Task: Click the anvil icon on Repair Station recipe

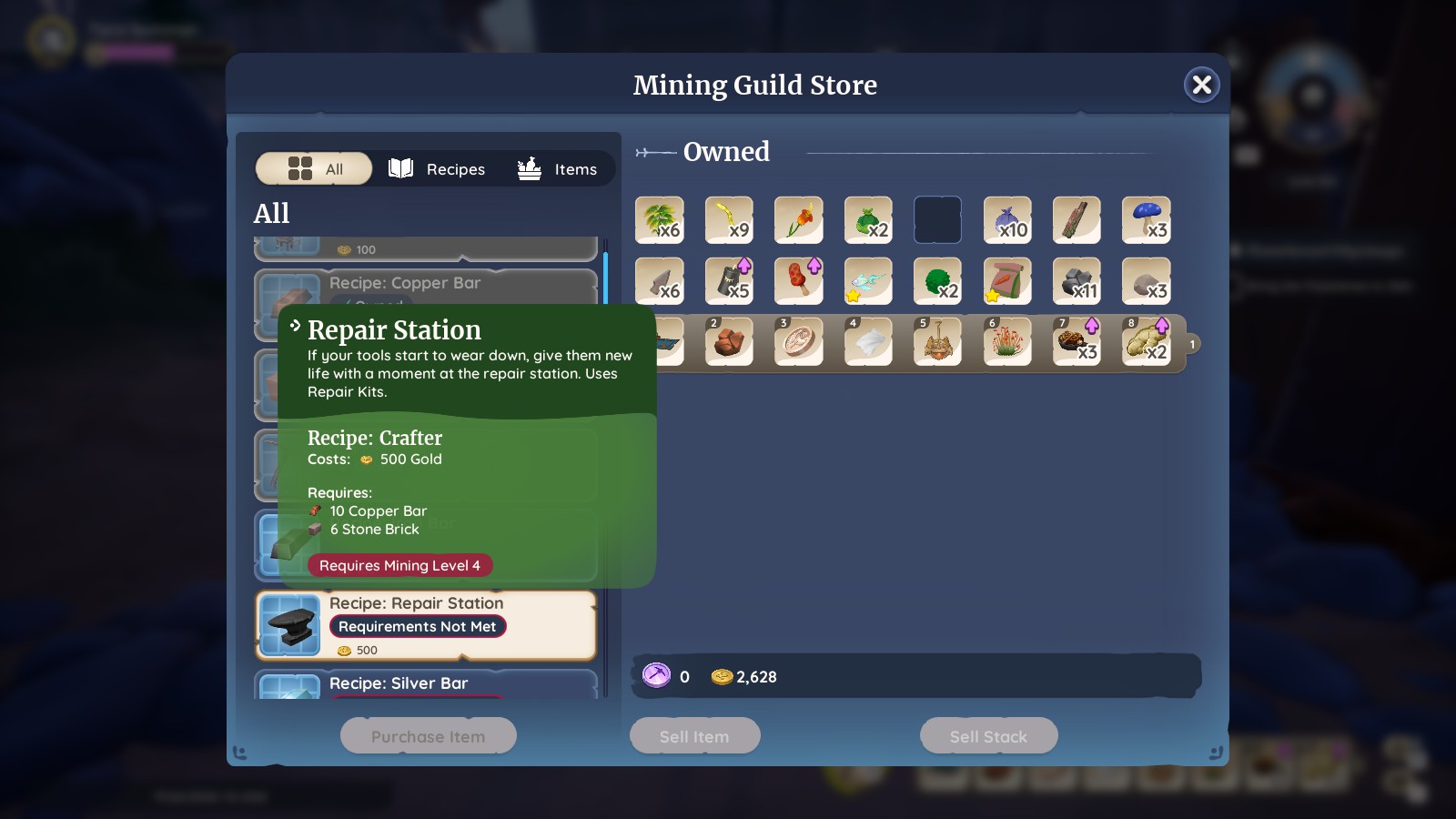Action: pos(289,624)
